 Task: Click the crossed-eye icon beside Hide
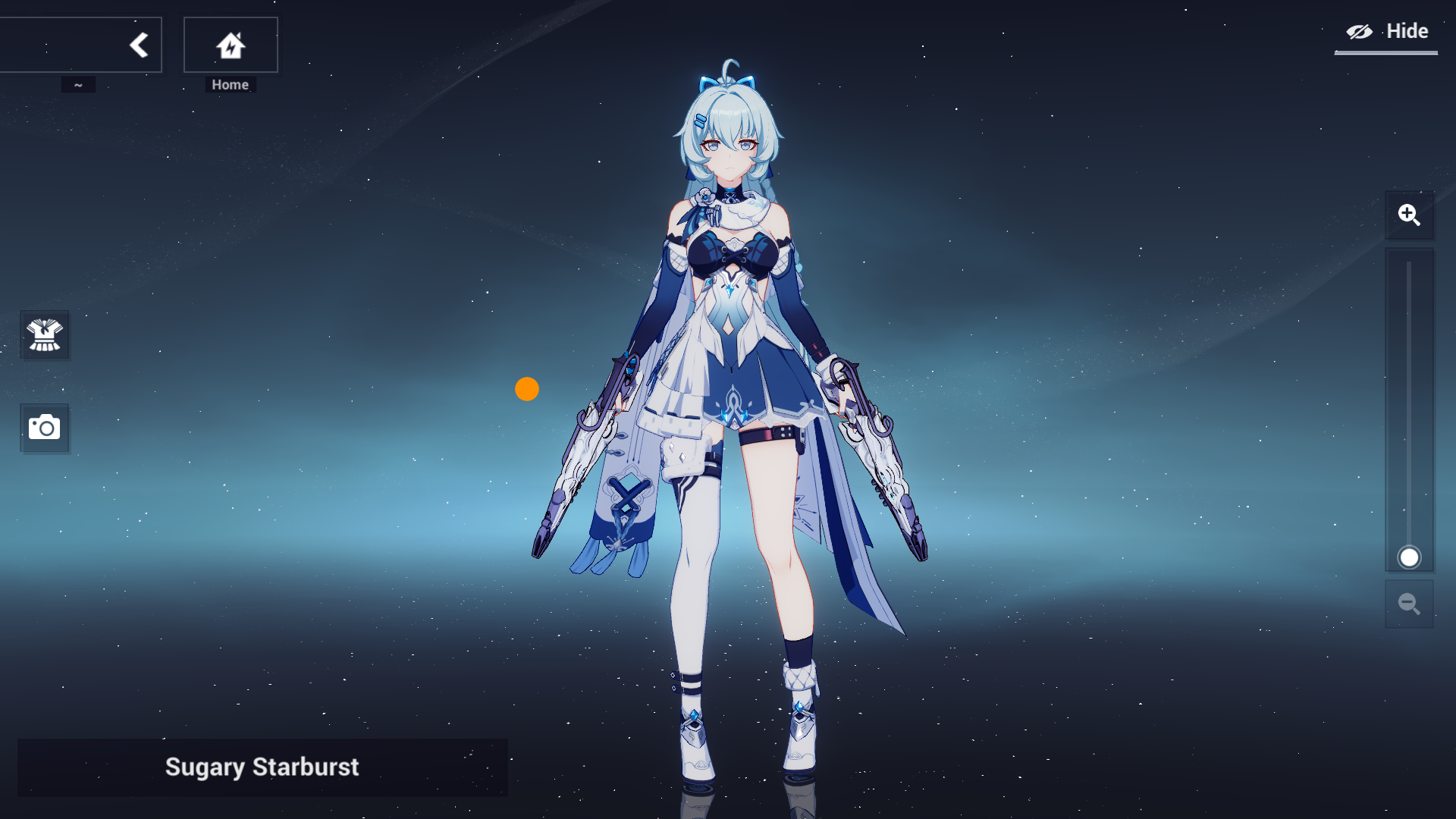point(1360,31)
